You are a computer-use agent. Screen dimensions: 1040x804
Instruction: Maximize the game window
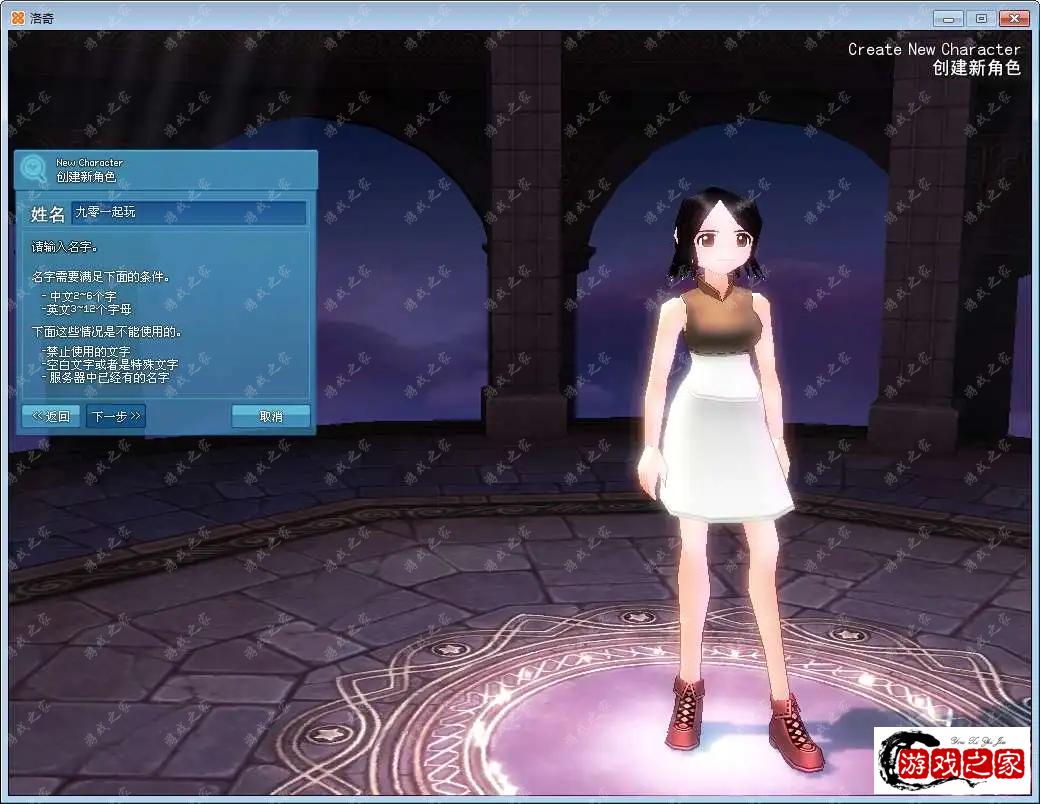tap(981, 18)
